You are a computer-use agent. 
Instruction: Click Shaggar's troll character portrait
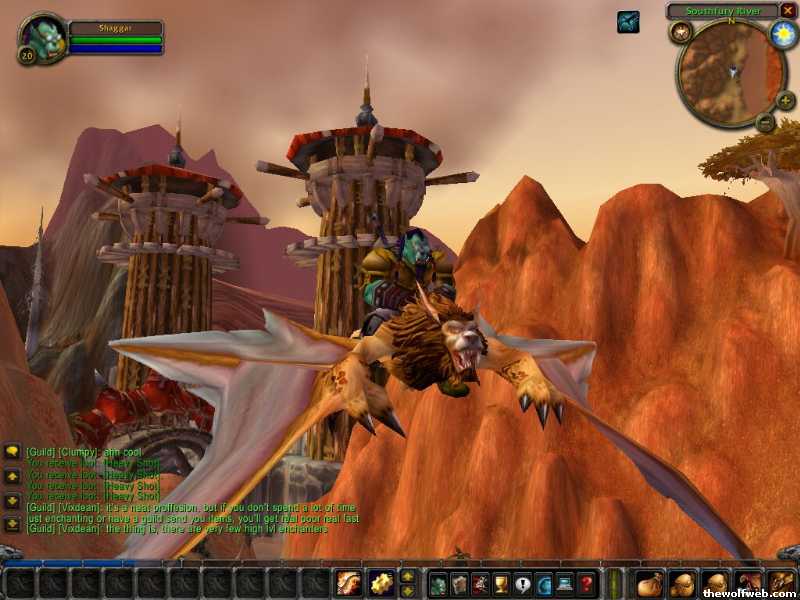point(41,37)
